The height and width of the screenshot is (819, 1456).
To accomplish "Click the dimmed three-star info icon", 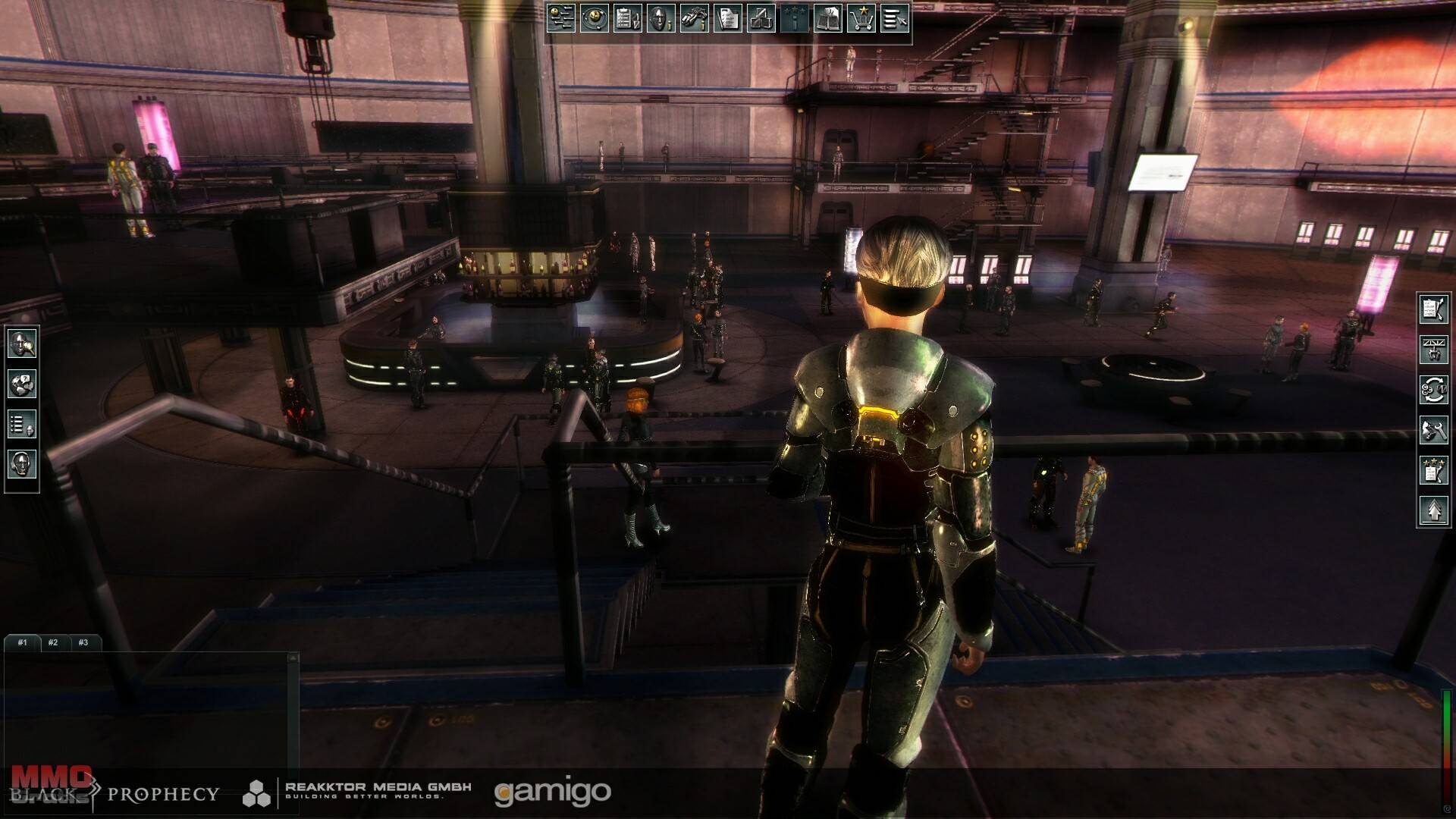I will click(795, 18).
